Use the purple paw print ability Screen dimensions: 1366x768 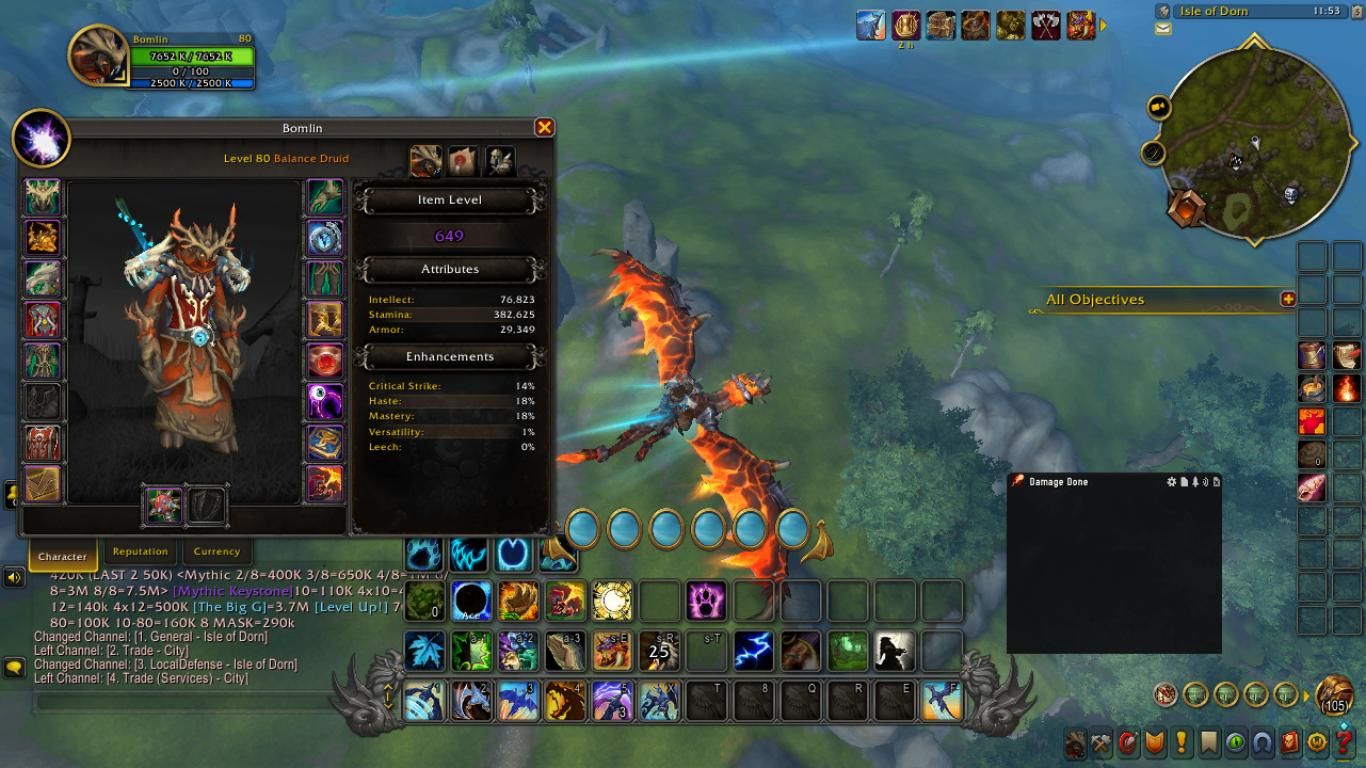[x=706, y=601]
